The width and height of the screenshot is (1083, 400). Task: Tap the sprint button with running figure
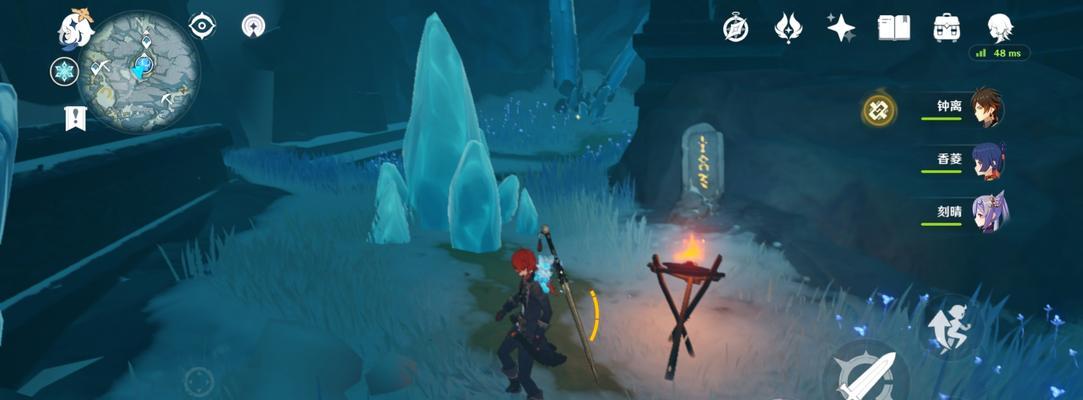pyautogui.click(x=950, y=328)
